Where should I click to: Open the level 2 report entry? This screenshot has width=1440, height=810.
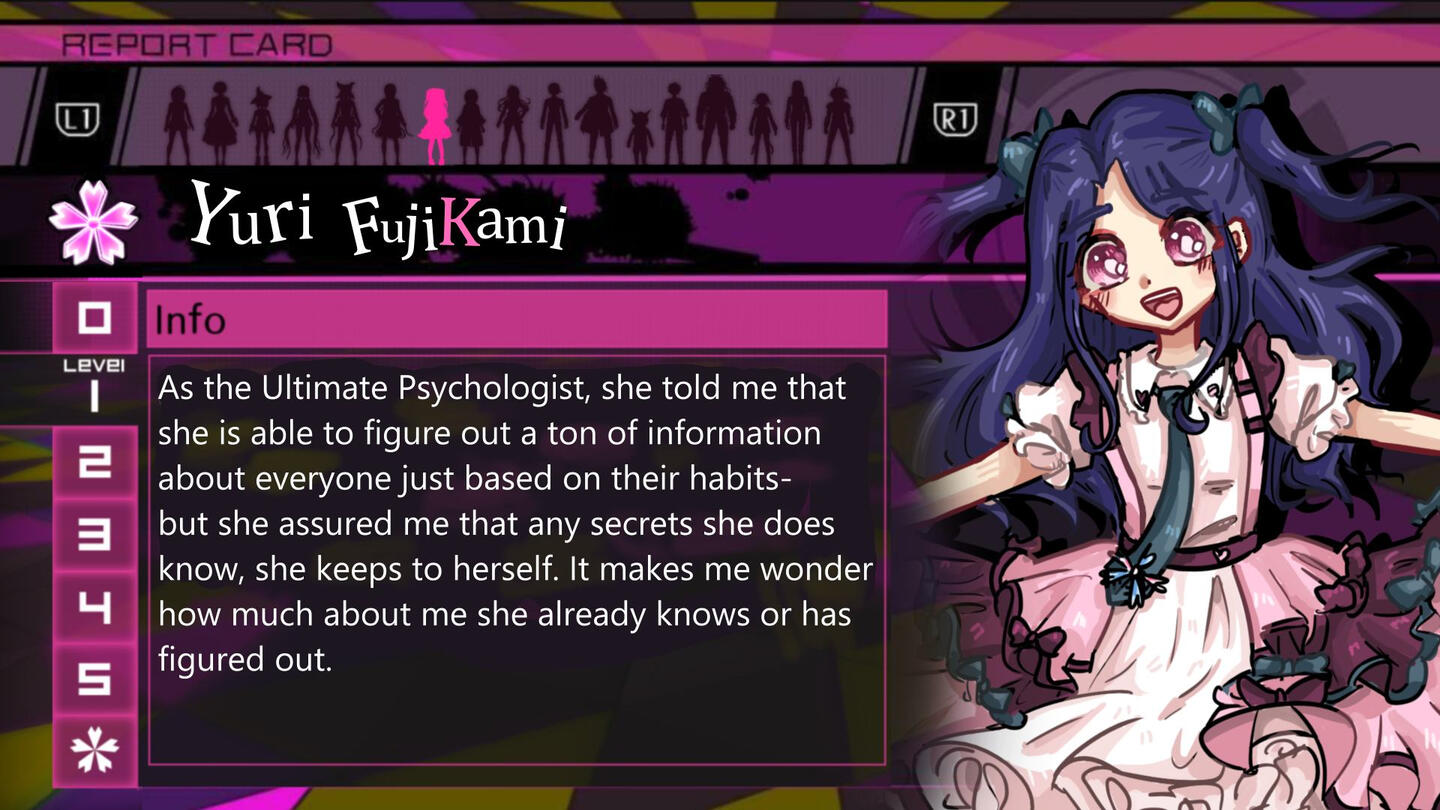[94, 461]
